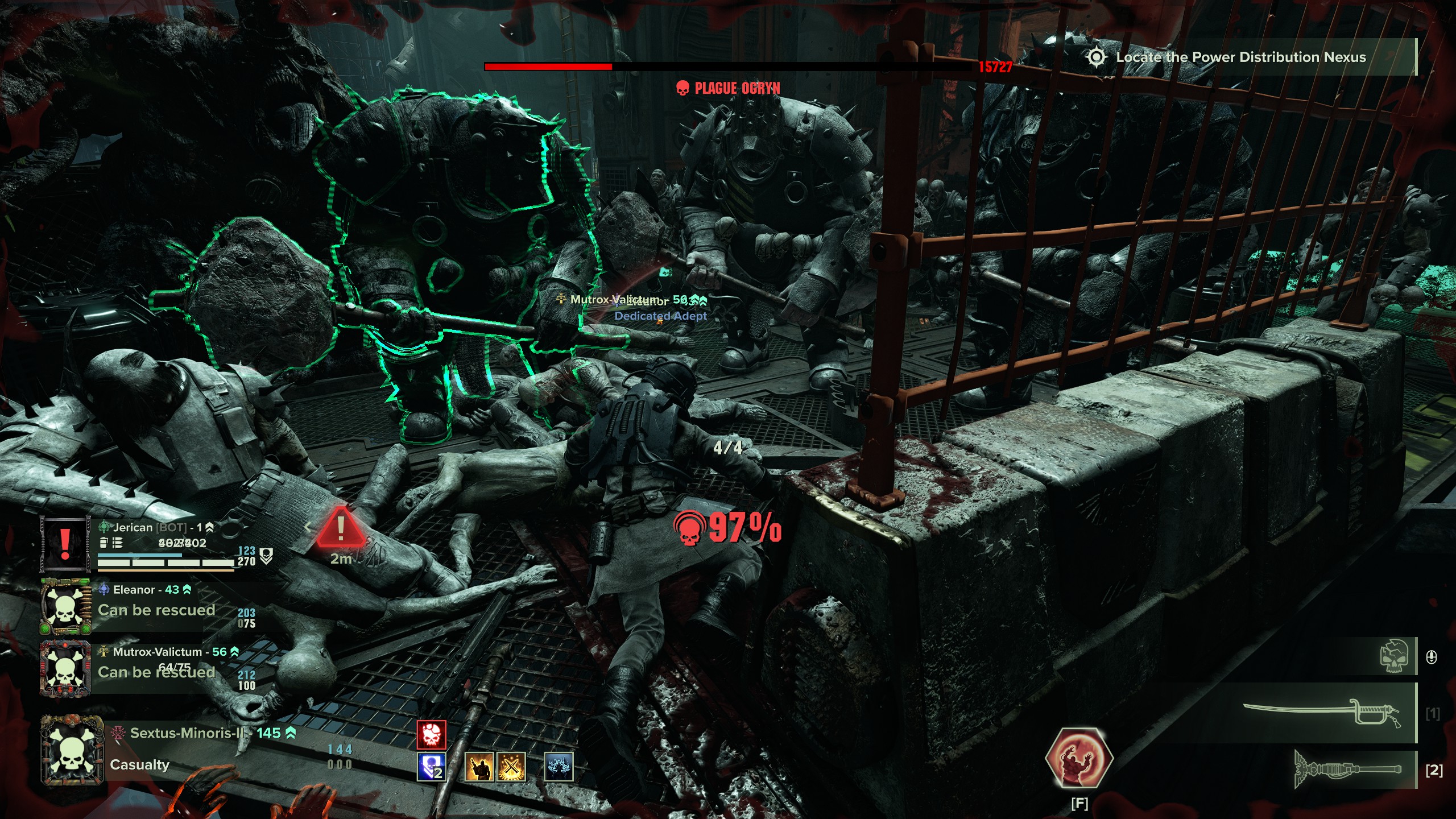Select the force staff weapon slot
The width and height of the screenshot is (1456, 819).
(1348, 770)
